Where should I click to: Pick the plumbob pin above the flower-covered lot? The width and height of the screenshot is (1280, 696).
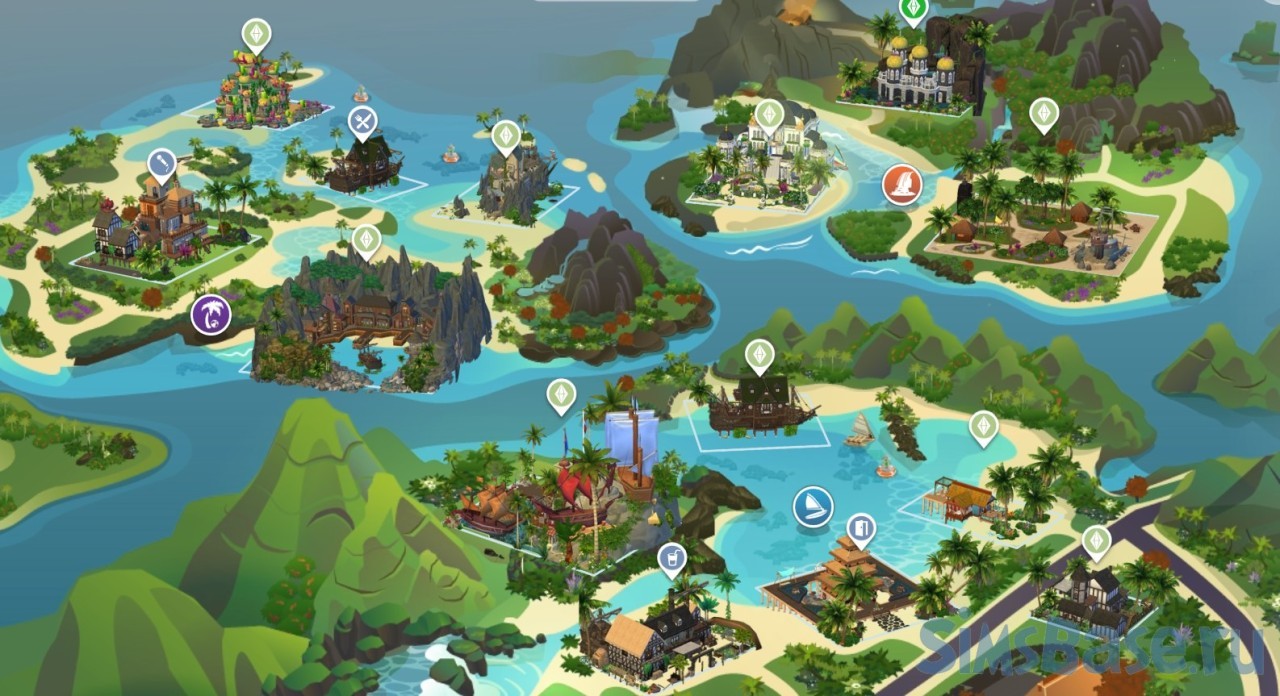point(257,35)
